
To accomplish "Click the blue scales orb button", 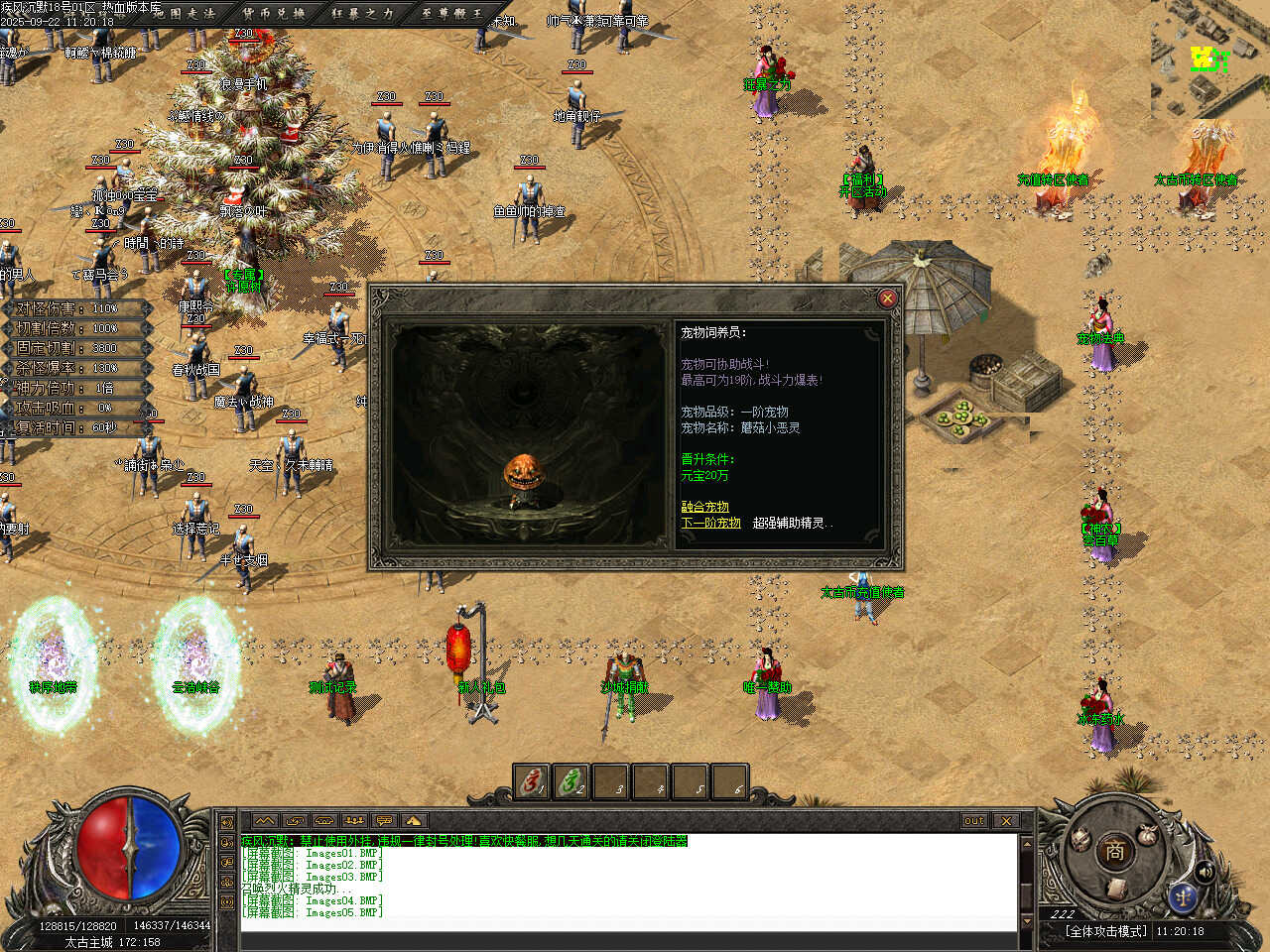I will point(1182,895).
